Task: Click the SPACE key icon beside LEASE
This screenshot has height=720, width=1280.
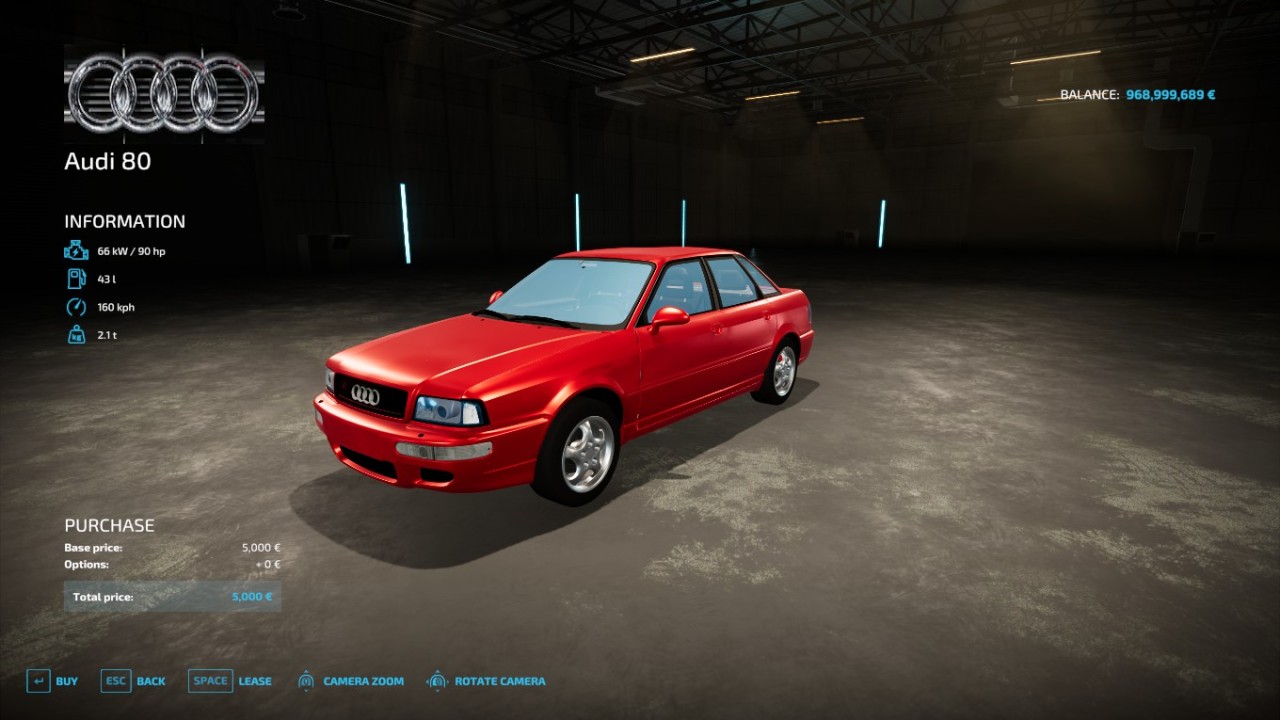Action: tap(210, 680)
